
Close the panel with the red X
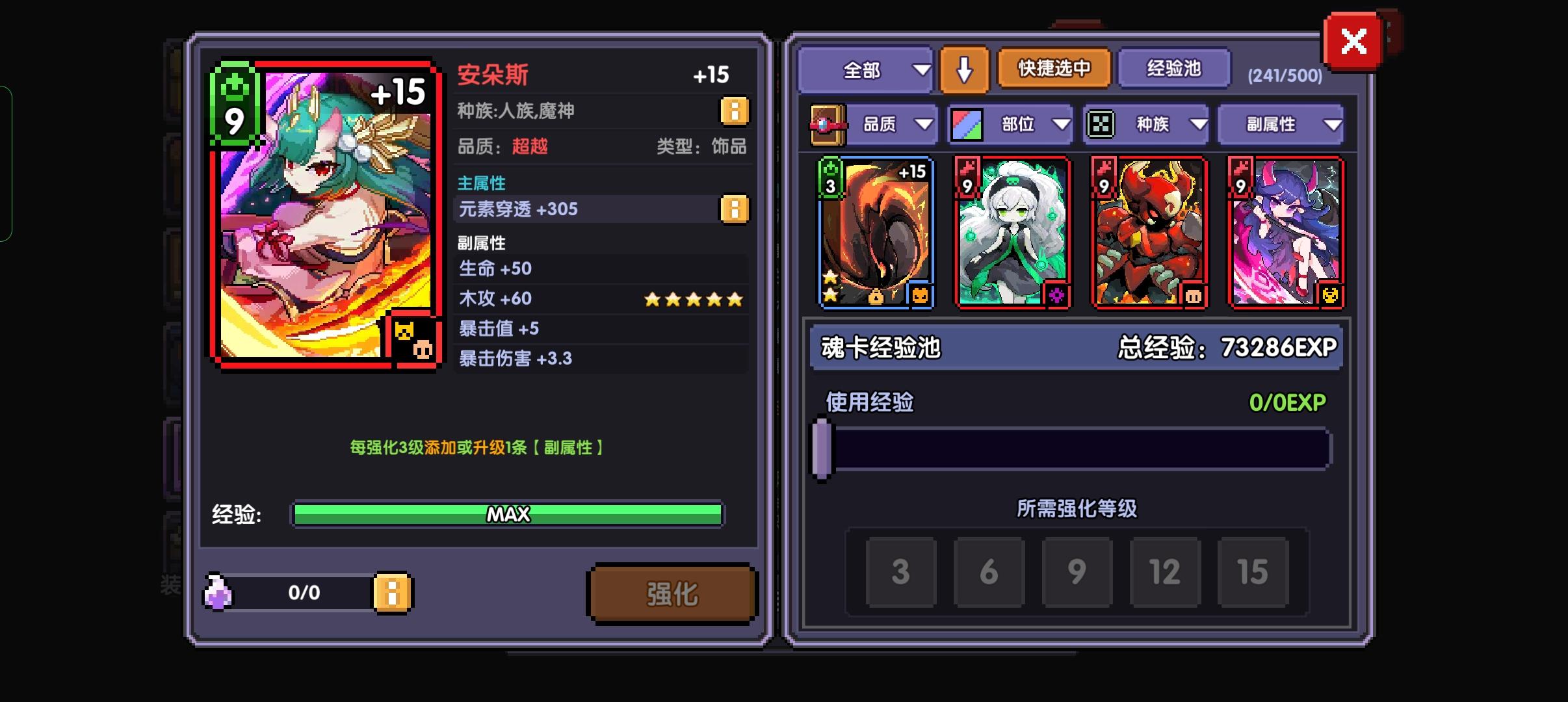coord(1355,40)
